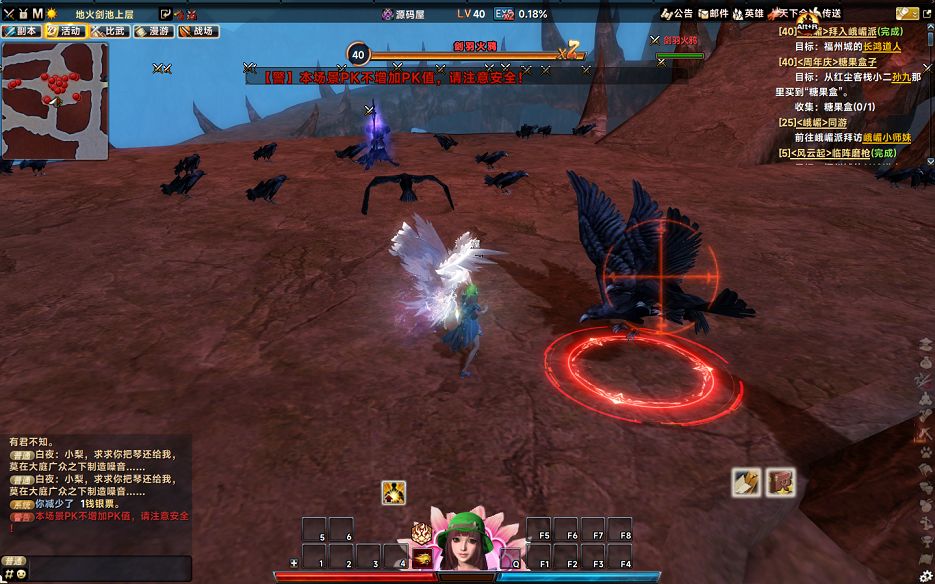Activate the fiery skill icon beside the portrait
This screenshot has width=935, height=584.
pos(422,558)
